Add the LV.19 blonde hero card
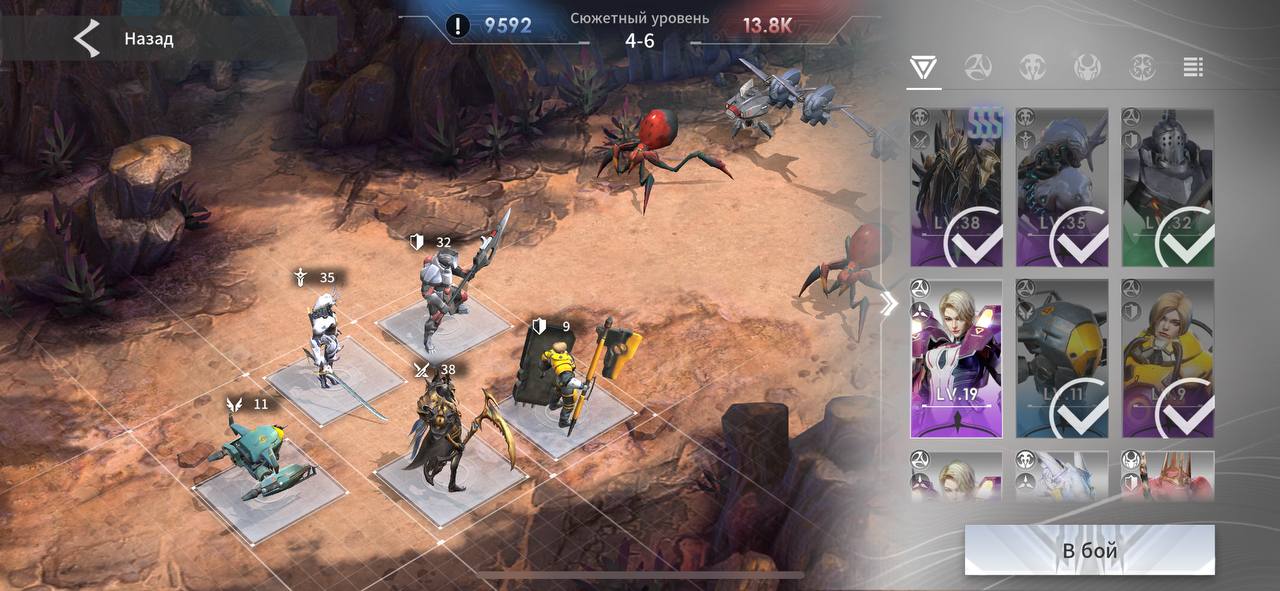Image resolution: width=1280 pixels, height=591 pixels. click(x=956, y=358)
